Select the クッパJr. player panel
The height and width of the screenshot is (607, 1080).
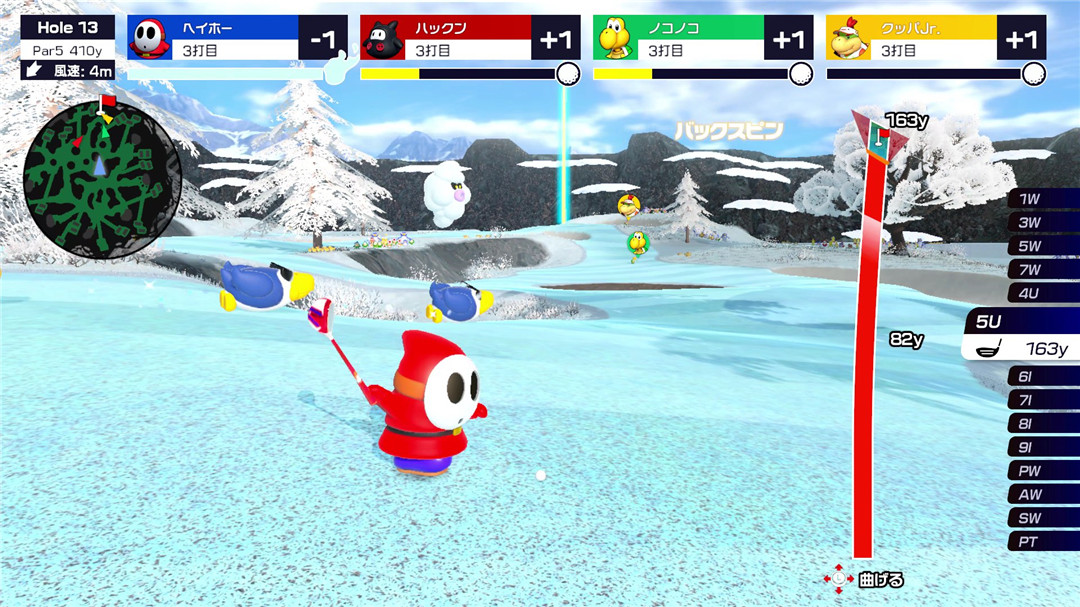click(936, 38)
